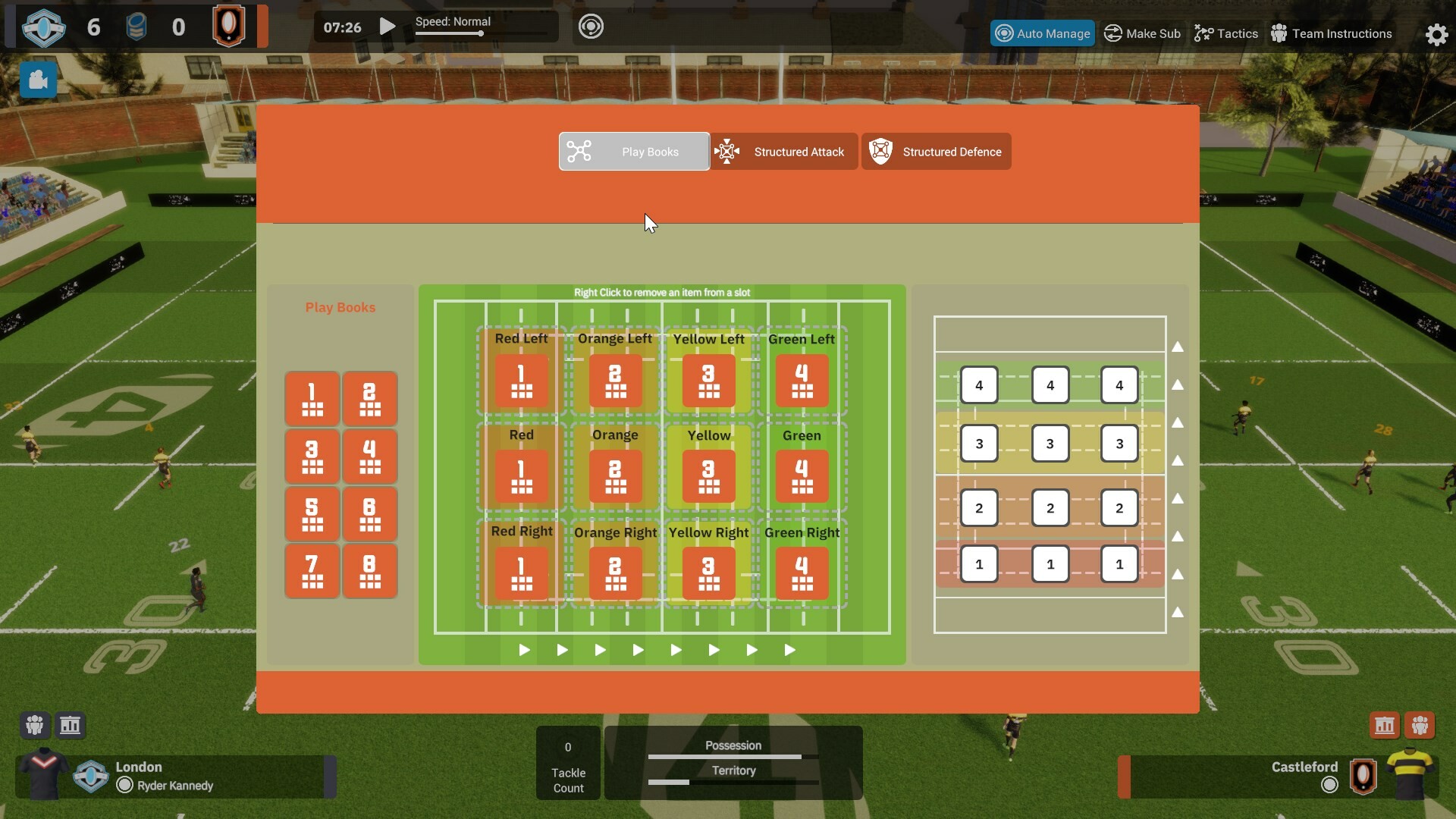Click the kicking target icon near the speed bar
Screen dimensions: 1456x819
591,26
